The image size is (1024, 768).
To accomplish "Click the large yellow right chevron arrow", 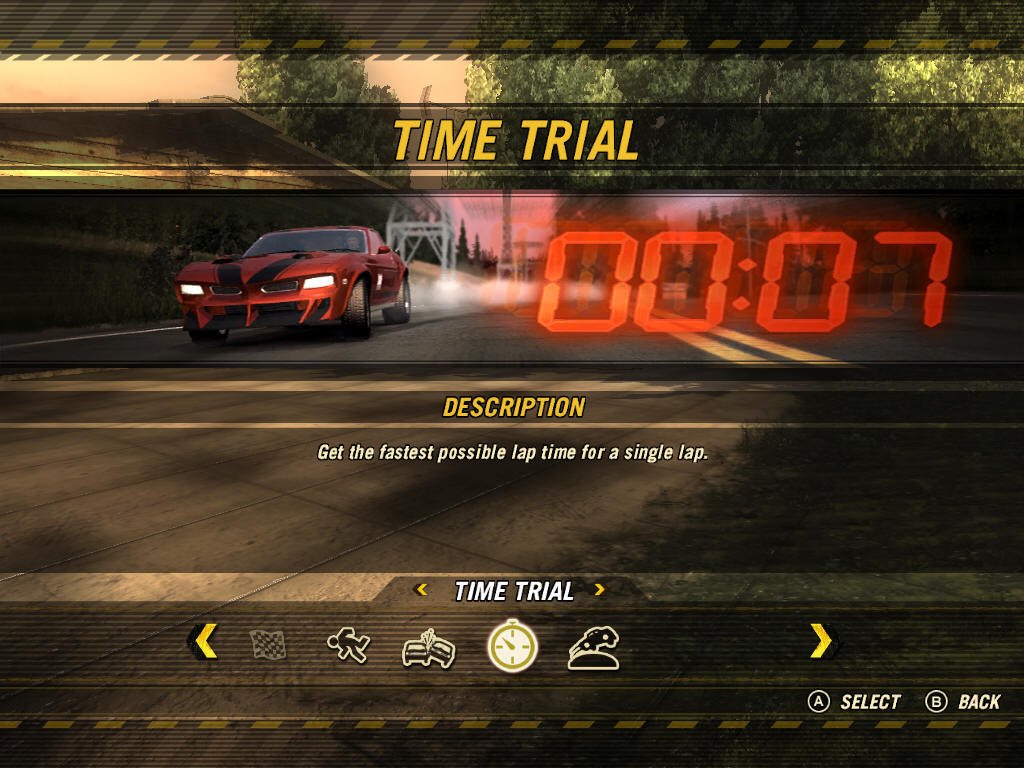I will (x=821, y=641).
